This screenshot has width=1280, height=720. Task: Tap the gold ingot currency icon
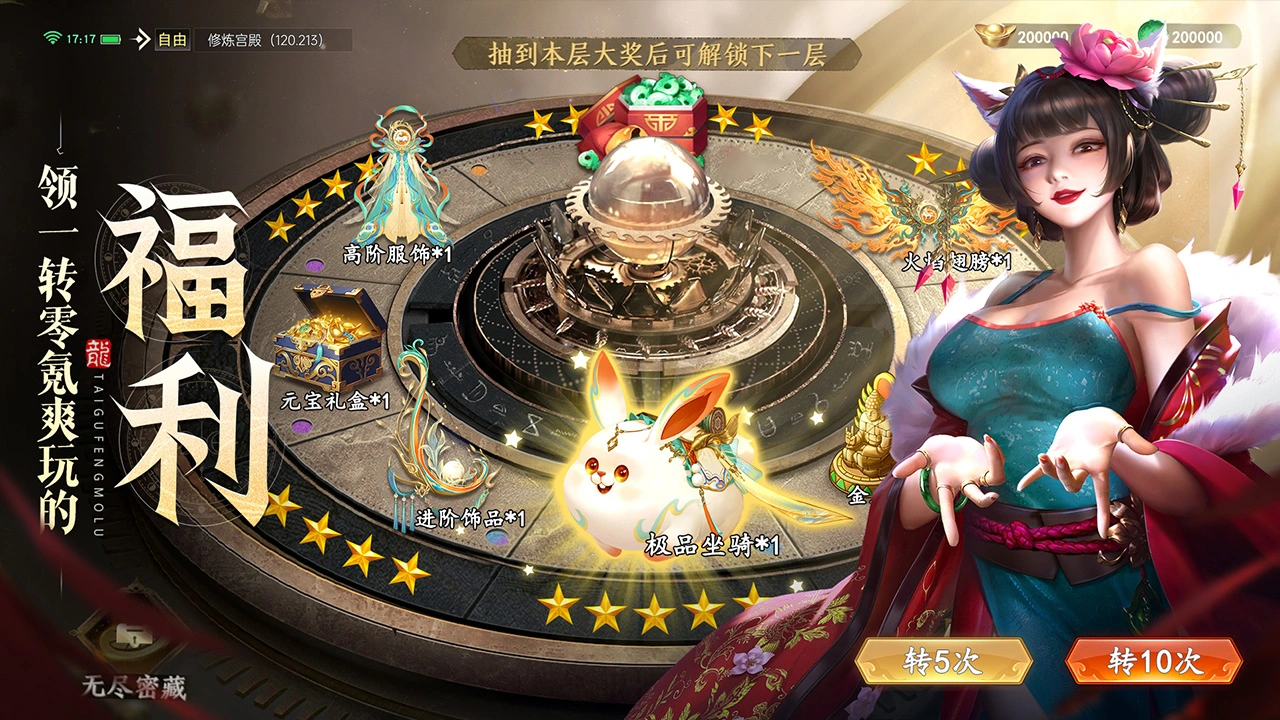pos(993,33)
